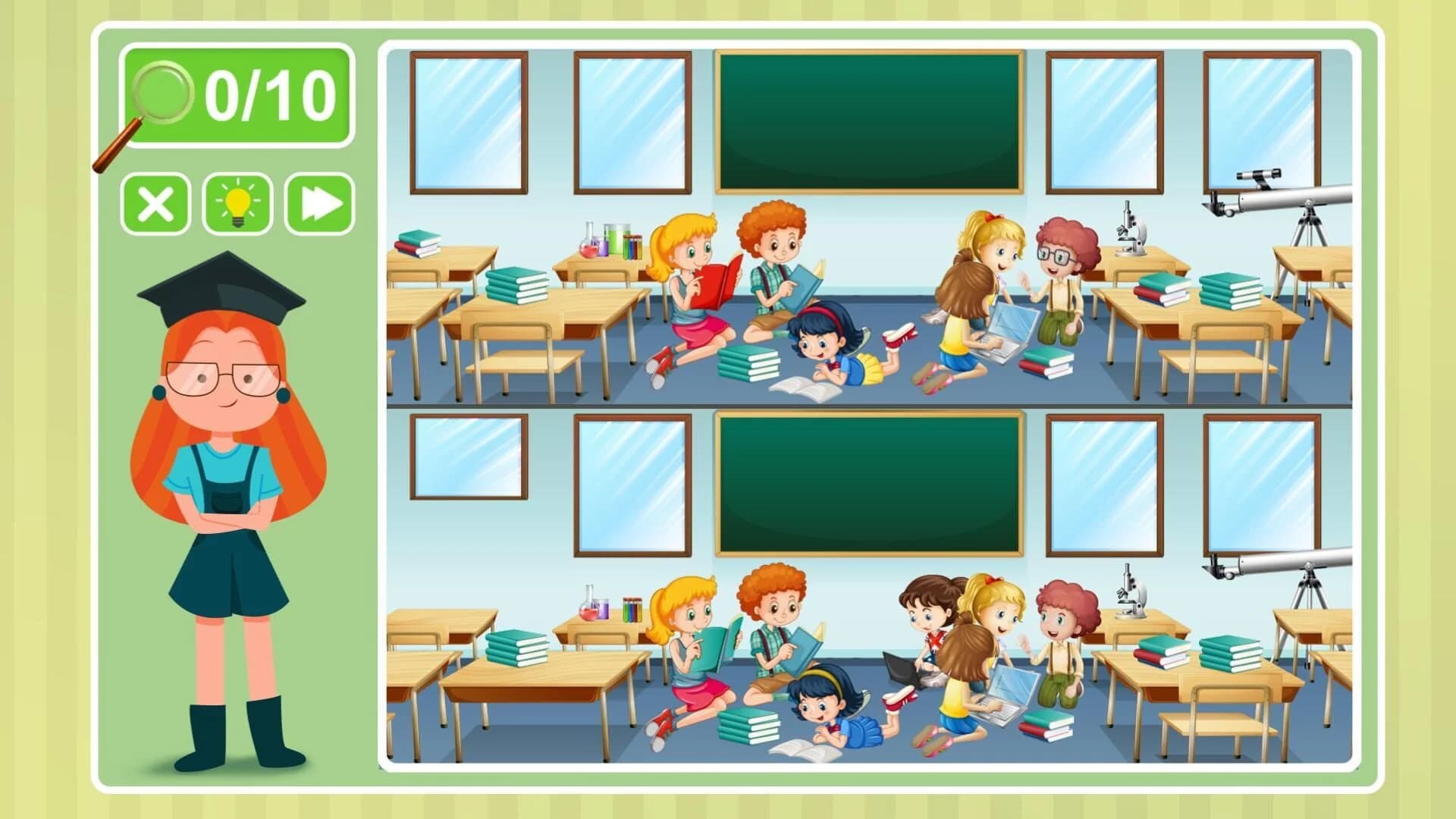Select the stack of teal books
This screenshot has height=819, width=1456.
747,364
